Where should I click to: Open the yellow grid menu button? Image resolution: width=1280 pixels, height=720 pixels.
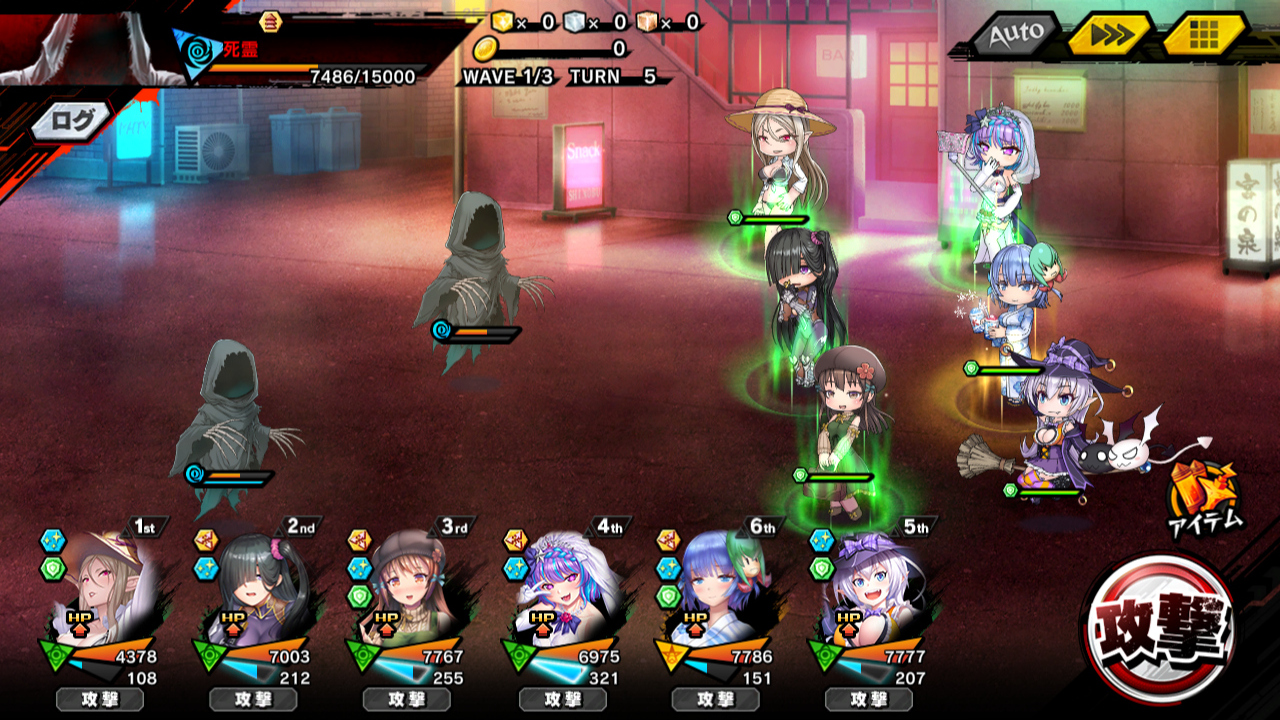(x=1203, y=36)
